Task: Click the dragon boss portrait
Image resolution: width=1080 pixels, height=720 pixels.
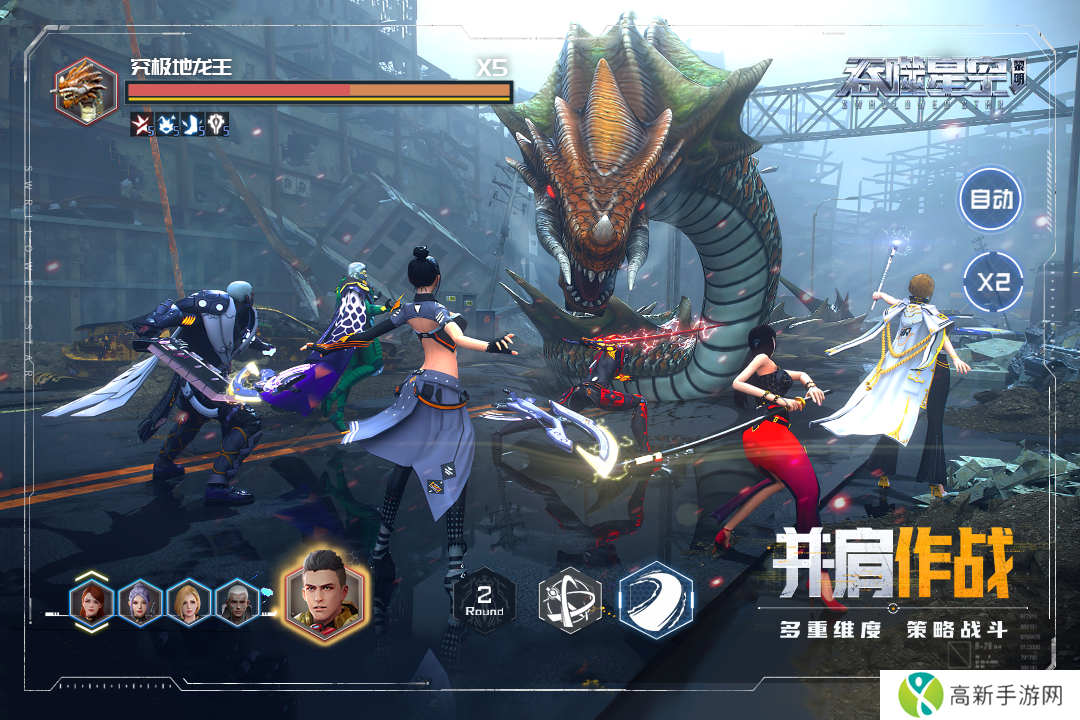Action: [x=85, y=90]
